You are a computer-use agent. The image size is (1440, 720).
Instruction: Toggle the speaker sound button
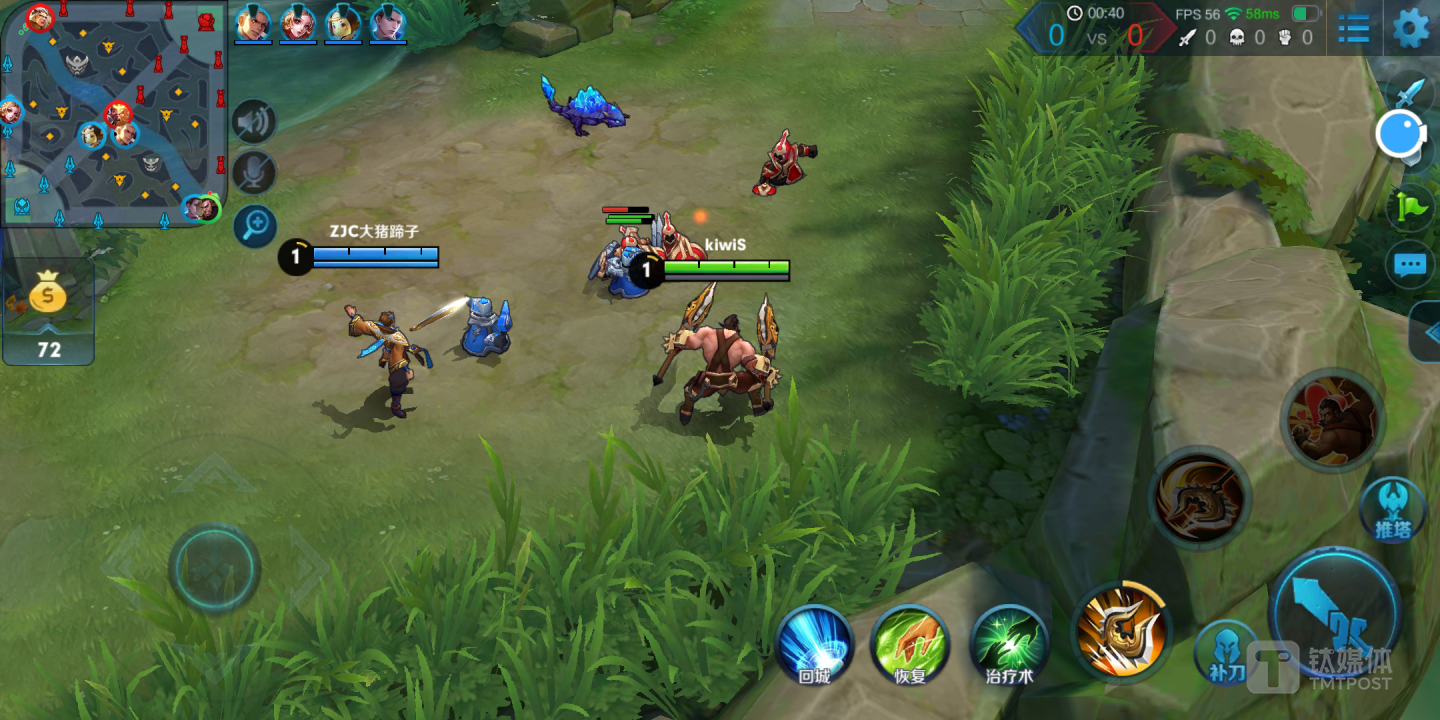[x=254, y=122]
